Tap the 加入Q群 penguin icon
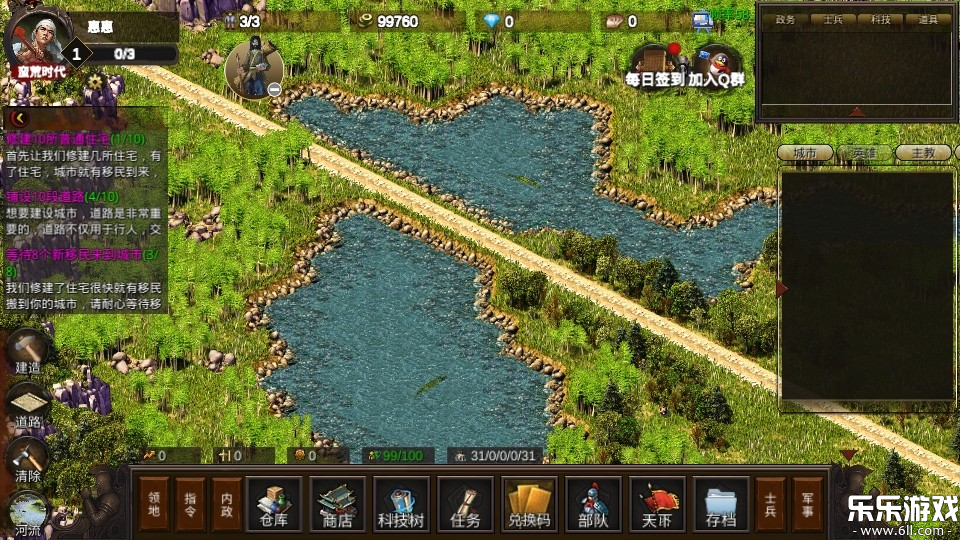 point(715,66)
